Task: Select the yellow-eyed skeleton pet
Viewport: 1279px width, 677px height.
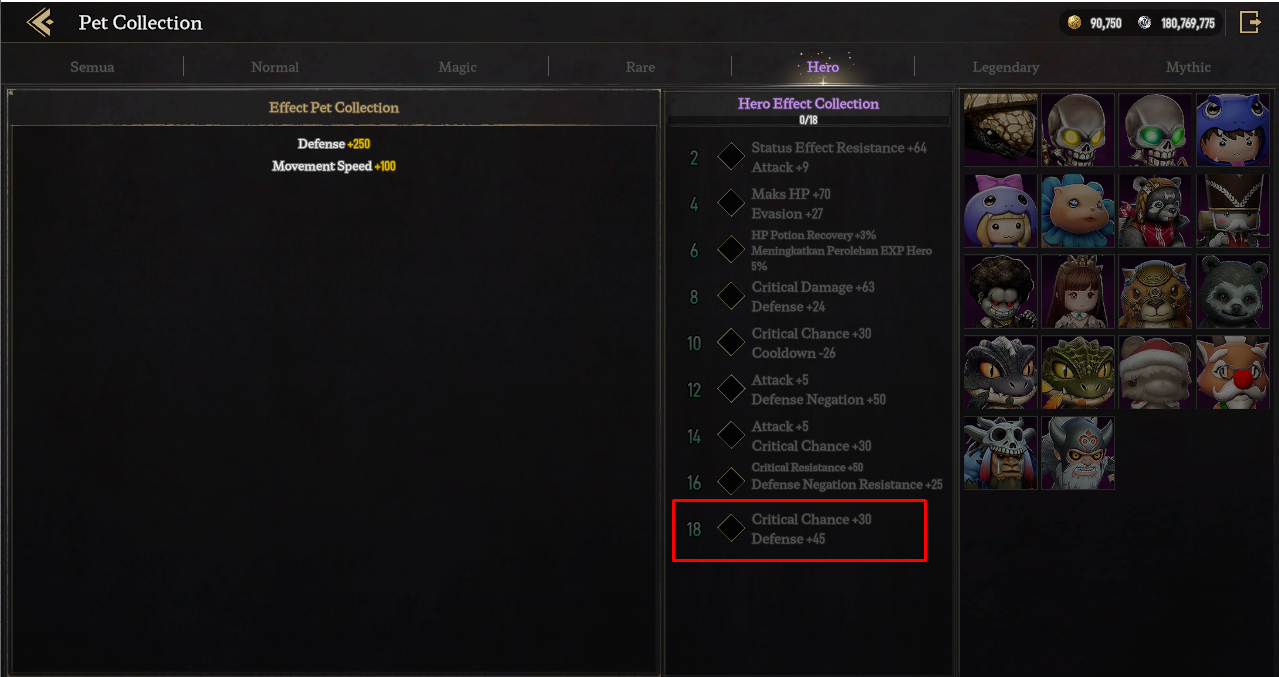Action: click(x=1078, y=130)
